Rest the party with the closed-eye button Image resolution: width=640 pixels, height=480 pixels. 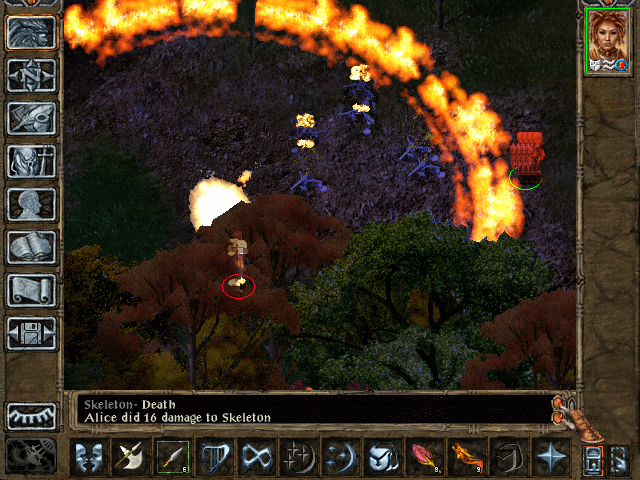tap(31, 415)
